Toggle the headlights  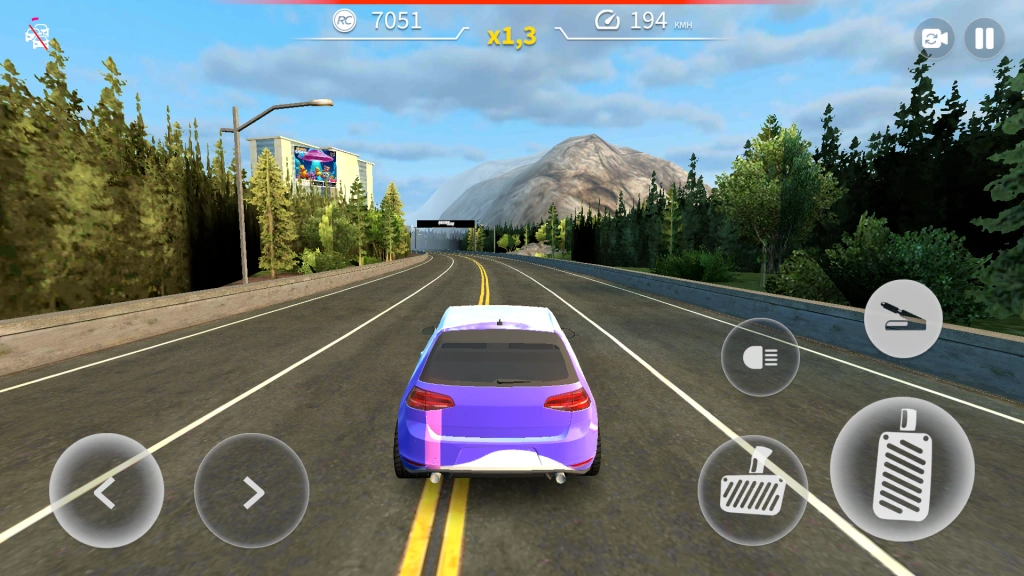[x=760, y=357]
